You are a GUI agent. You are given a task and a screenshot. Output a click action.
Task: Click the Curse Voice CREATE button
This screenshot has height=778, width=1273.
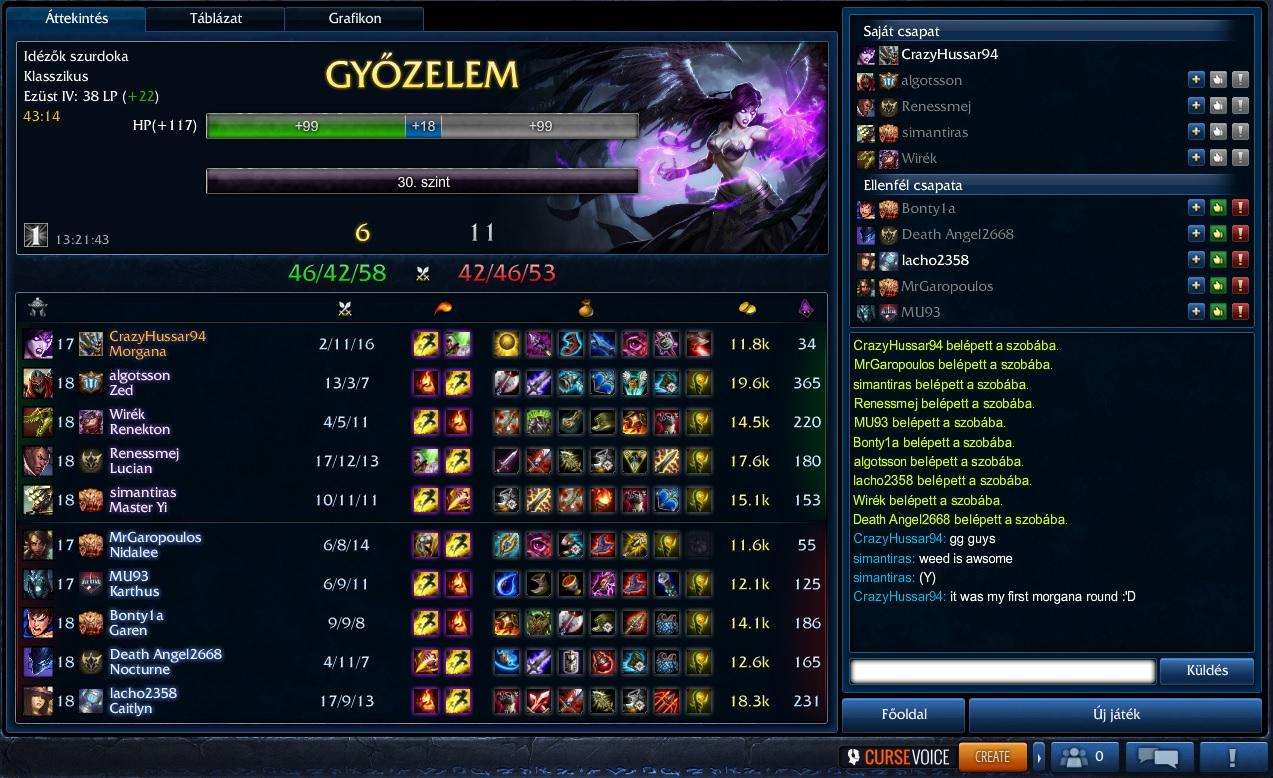pos(992,756)
